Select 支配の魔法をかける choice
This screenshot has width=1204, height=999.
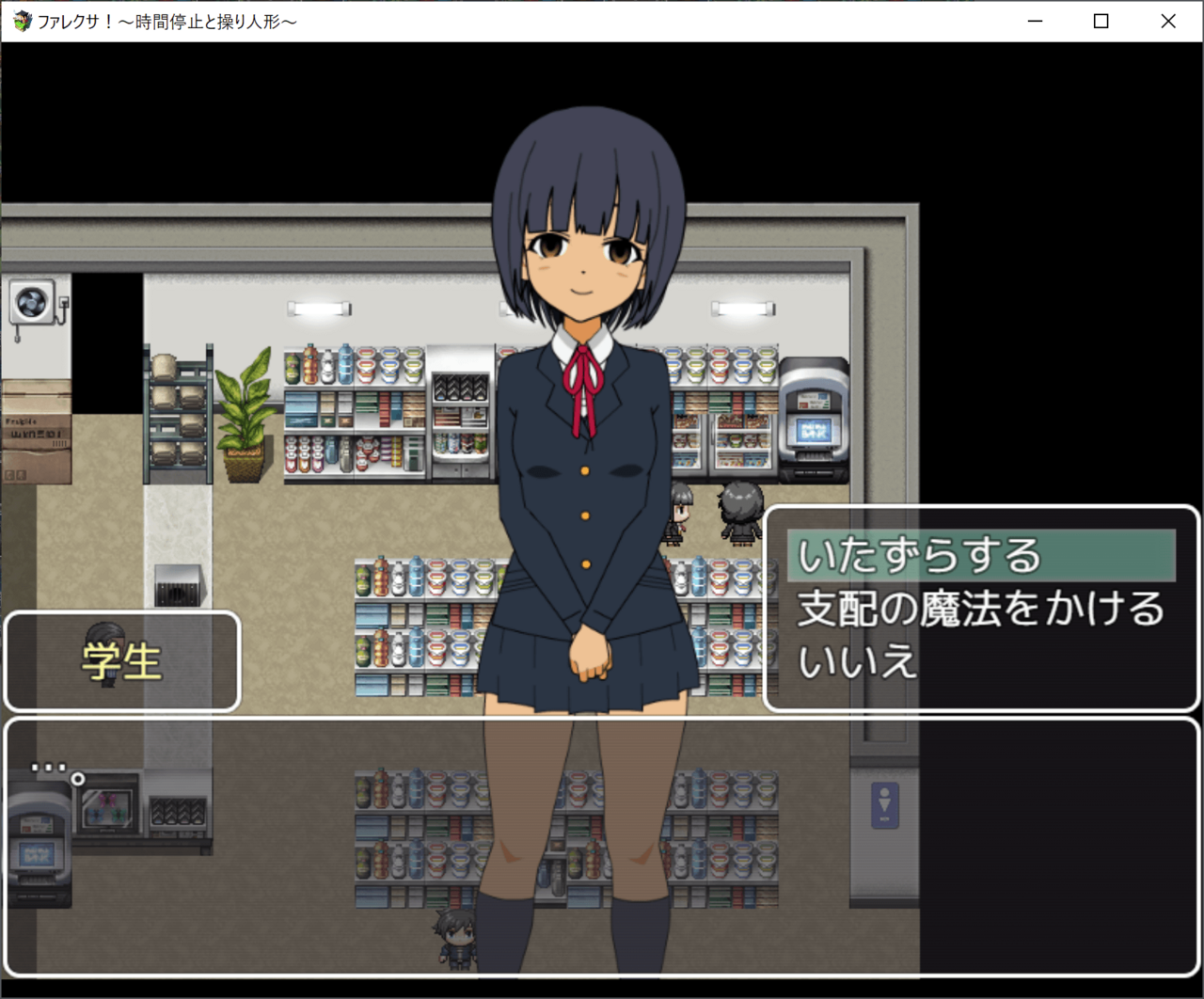(980, 609)
